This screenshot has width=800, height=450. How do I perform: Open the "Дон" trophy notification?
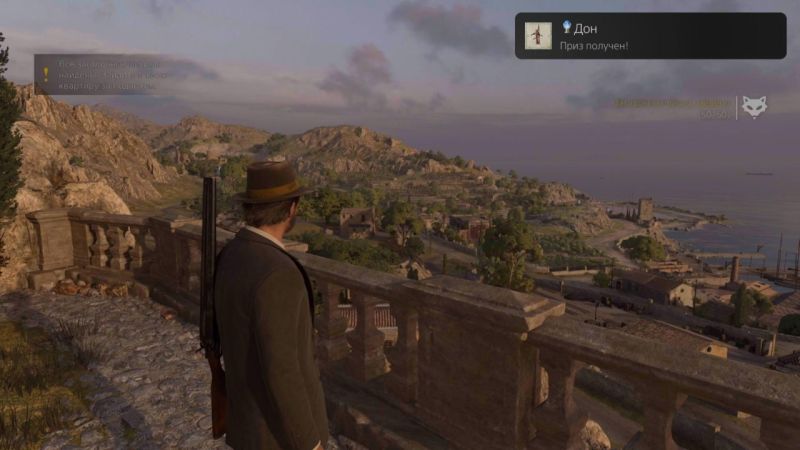[650, 36]
